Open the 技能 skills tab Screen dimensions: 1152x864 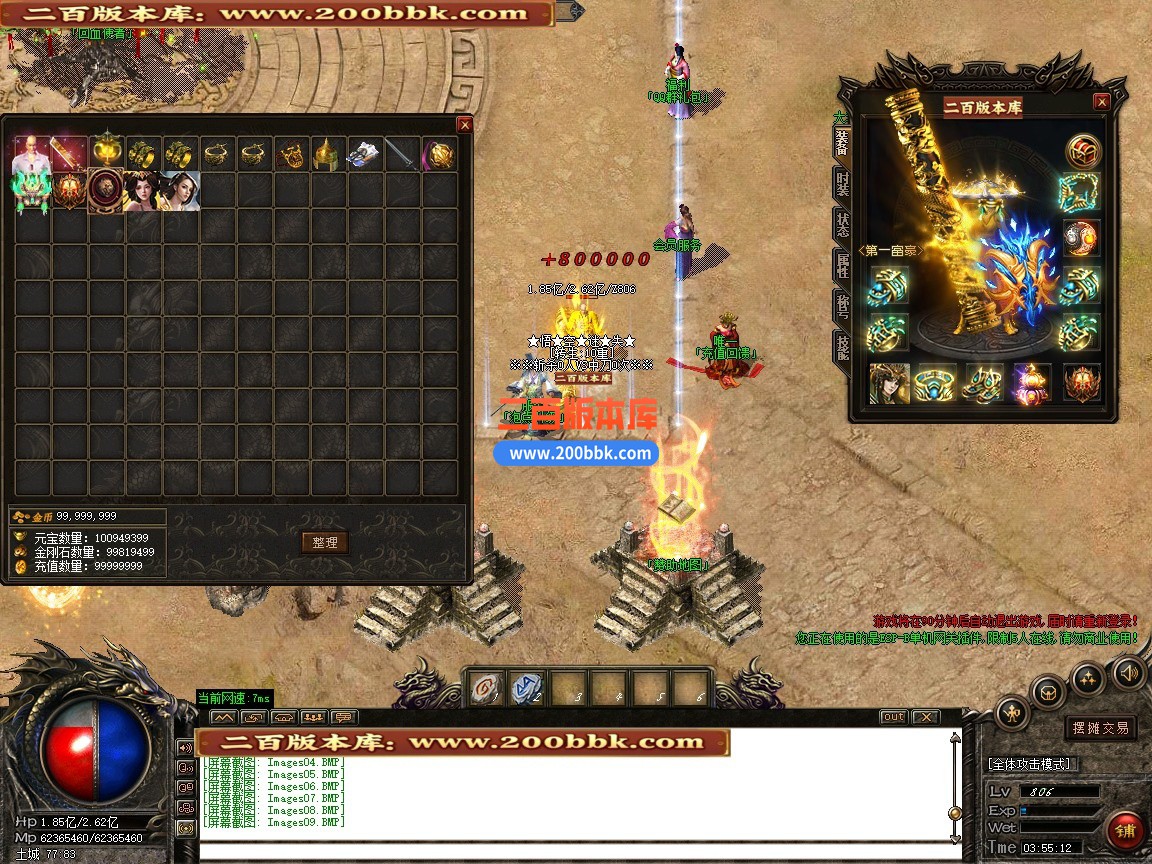pyautogui.click(x=842, y=347)
